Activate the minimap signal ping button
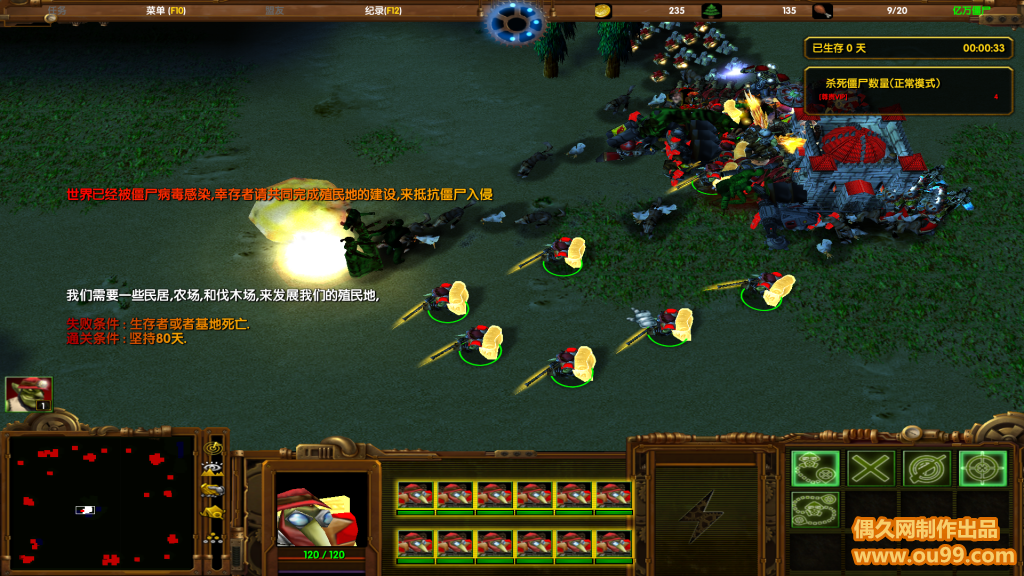 click(213, 447)
